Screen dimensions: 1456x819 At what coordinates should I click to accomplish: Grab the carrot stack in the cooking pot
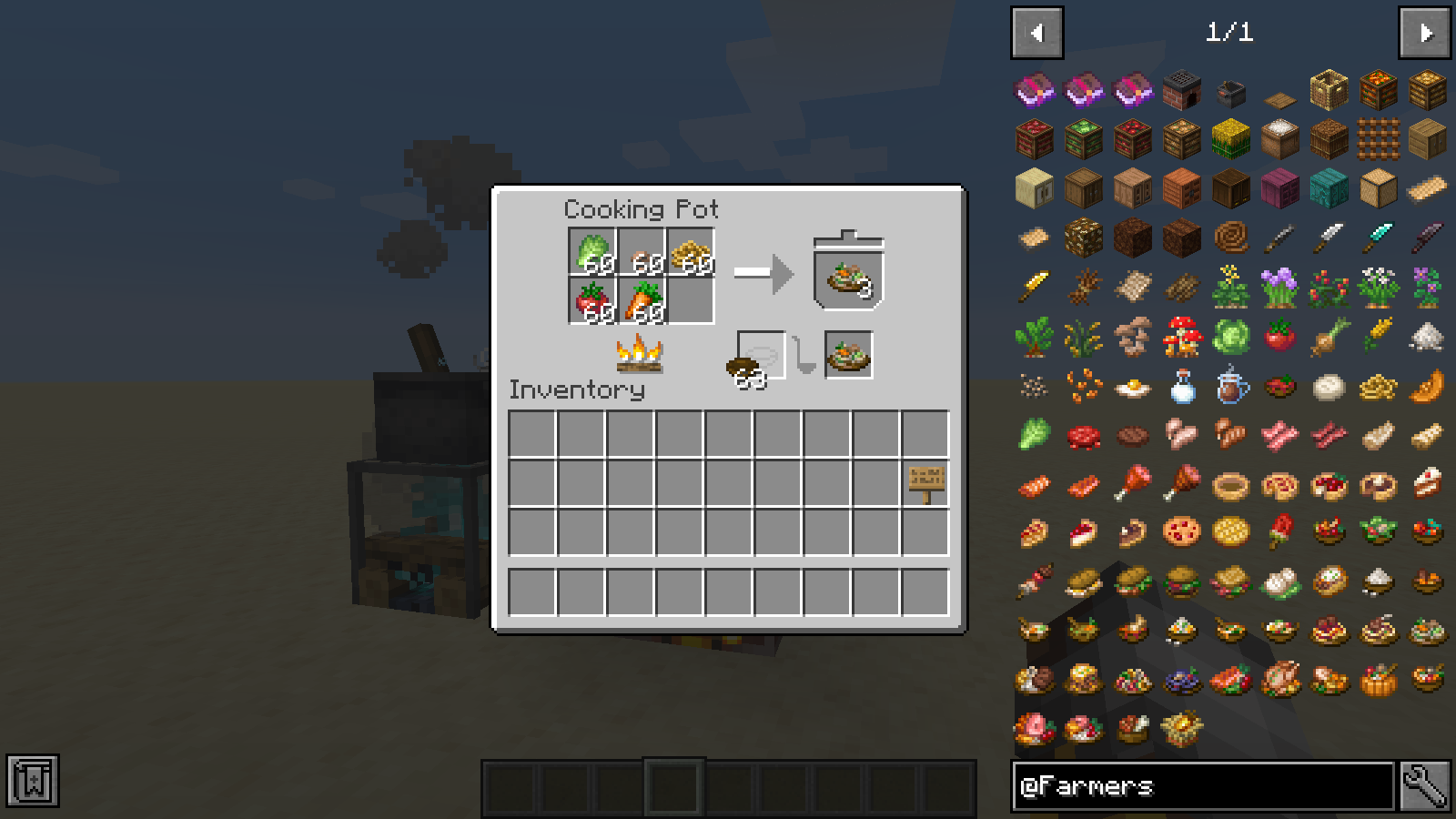[x=642, y=300]
